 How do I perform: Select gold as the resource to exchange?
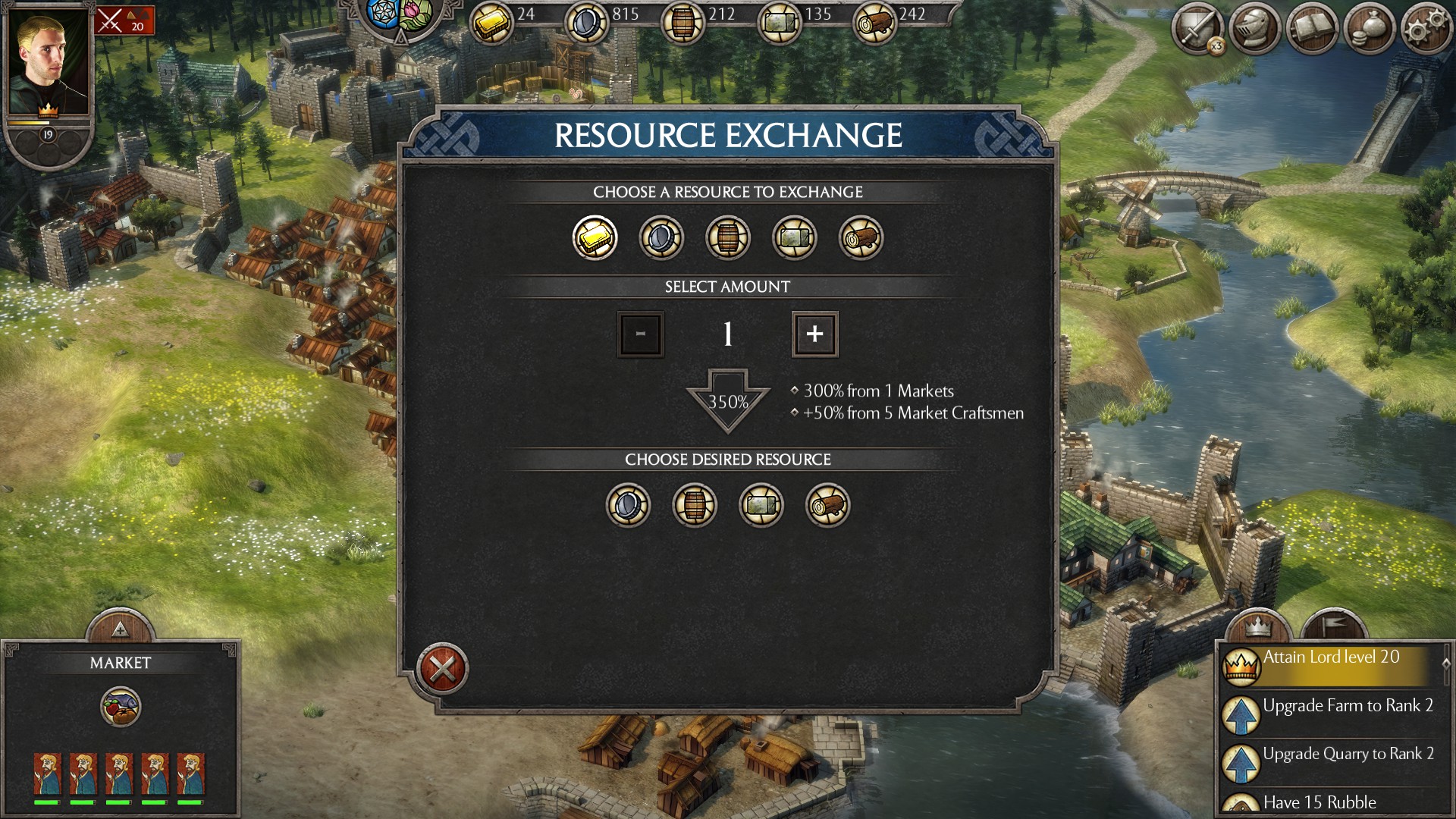595,237
